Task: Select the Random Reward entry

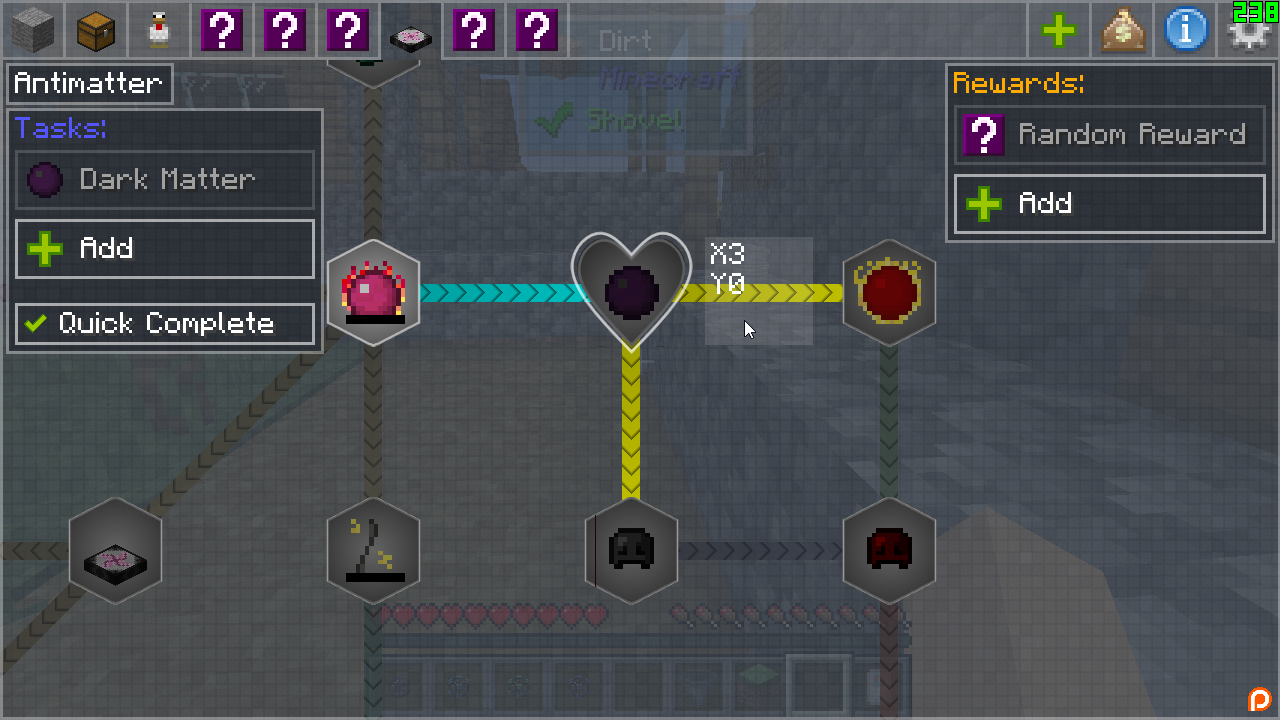Action: pos(1109,135)
